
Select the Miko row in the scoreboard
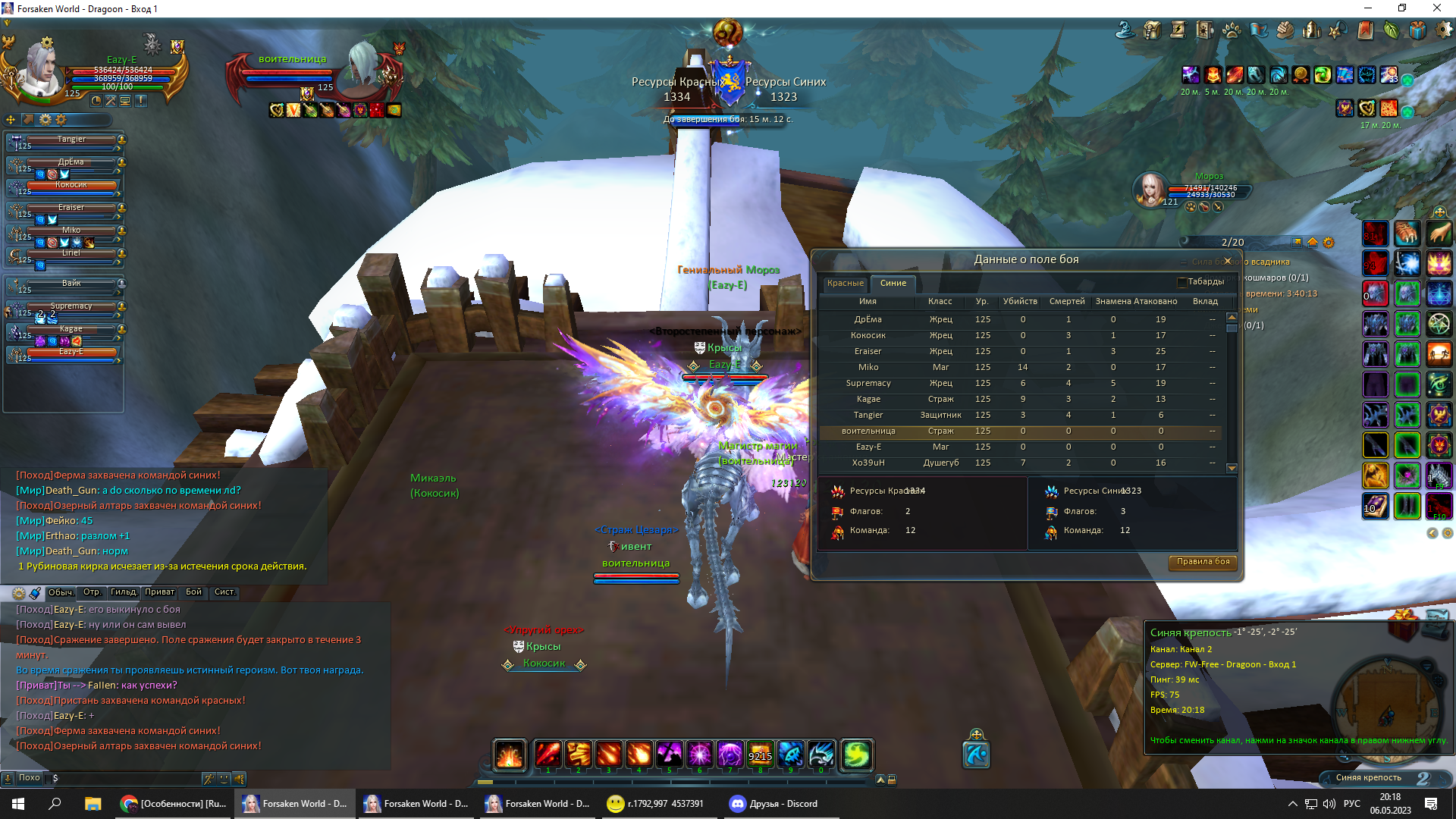tap(868, 368)
